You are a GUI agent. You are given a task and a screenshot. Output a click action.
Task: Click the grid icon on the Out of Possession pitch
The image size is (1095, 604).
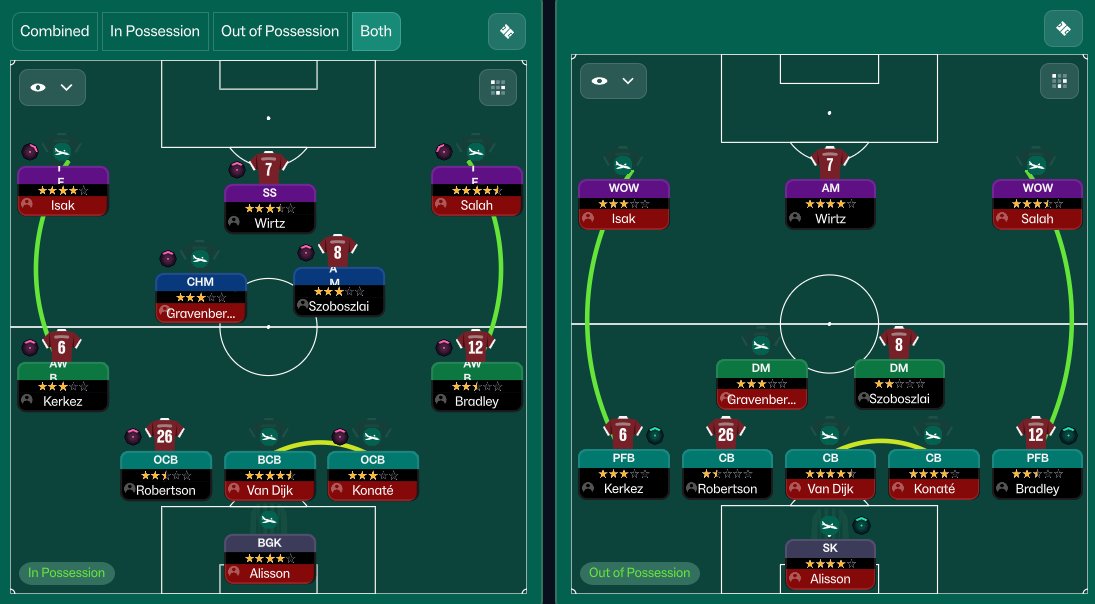point(1058,81)
